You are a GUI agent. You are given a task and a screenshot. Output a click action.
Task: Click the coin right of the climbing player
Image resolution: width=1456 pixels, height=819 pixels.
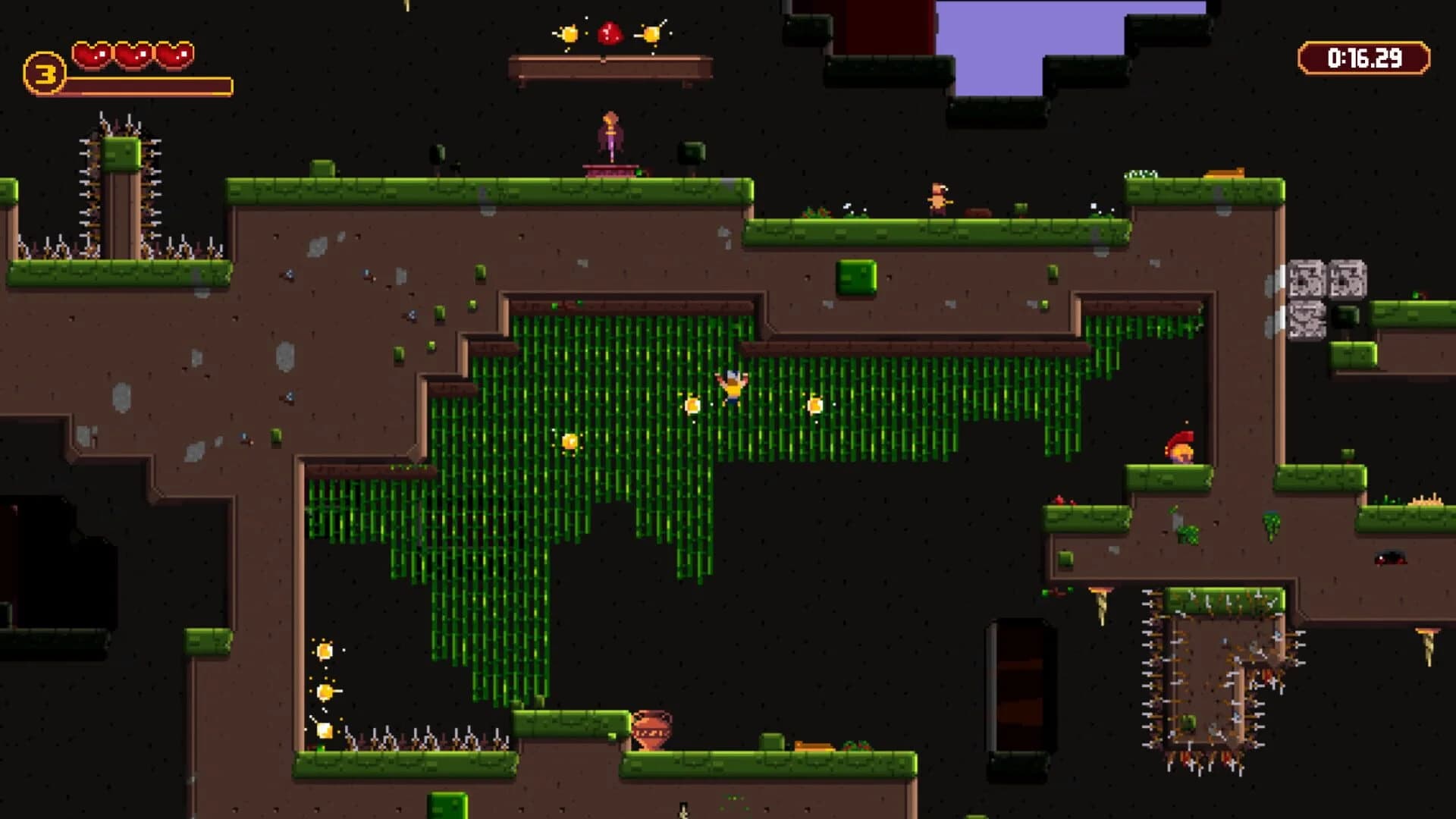click(x=817, y=405)
